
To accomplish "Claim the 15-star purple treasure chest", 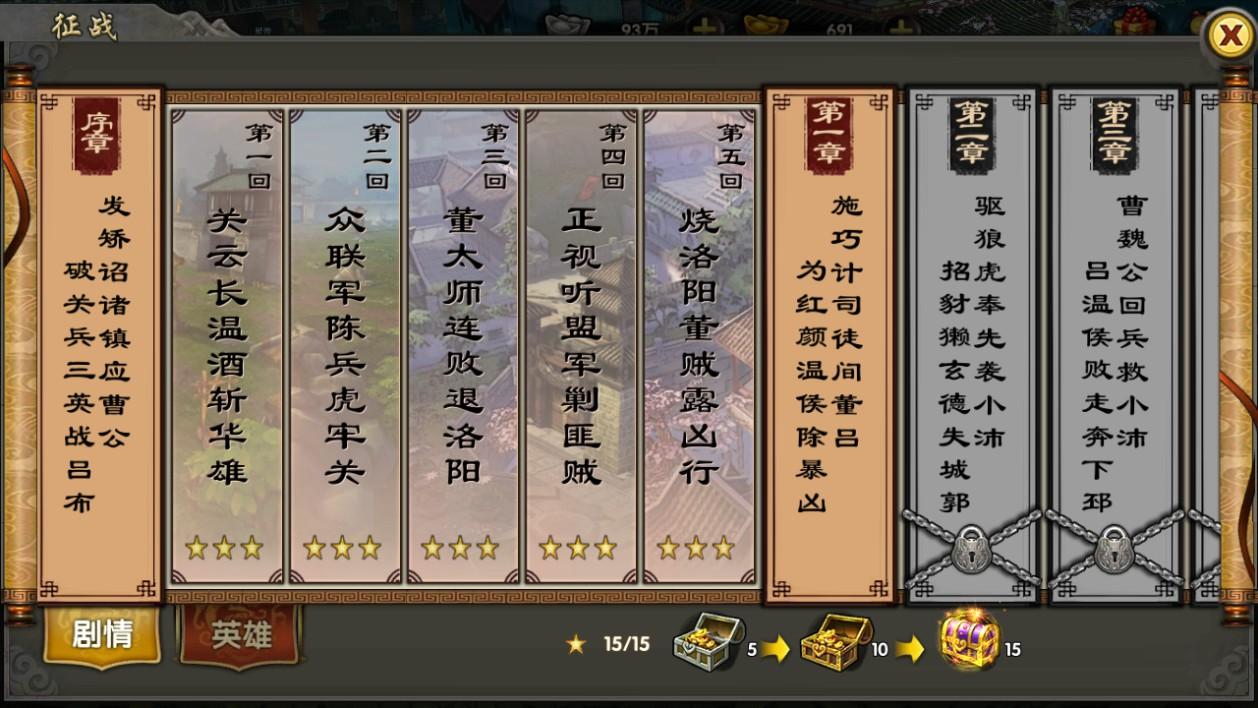I will coord(968,641).
